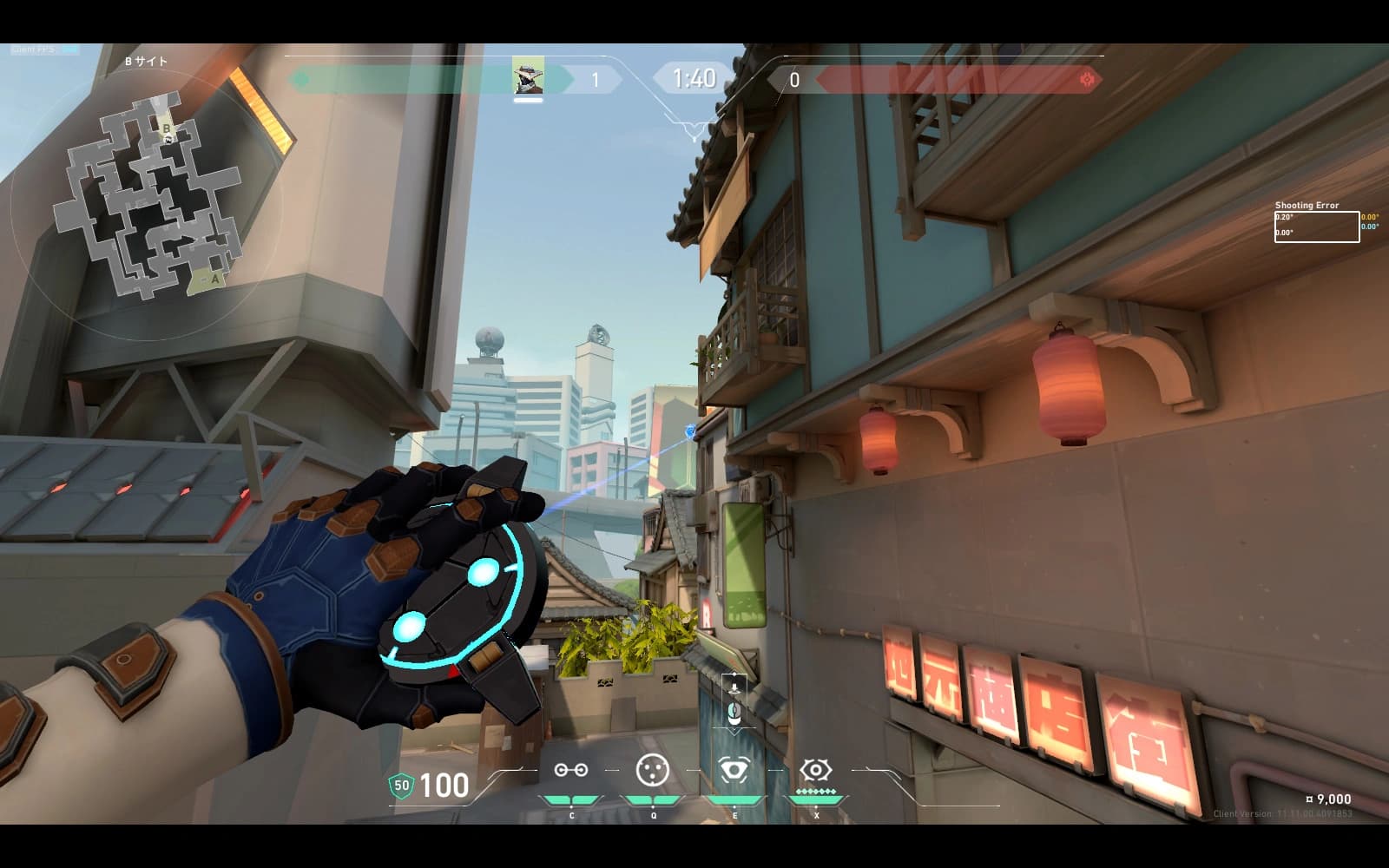Choose the Cyber Cage ability icon

tap(652, 770)
